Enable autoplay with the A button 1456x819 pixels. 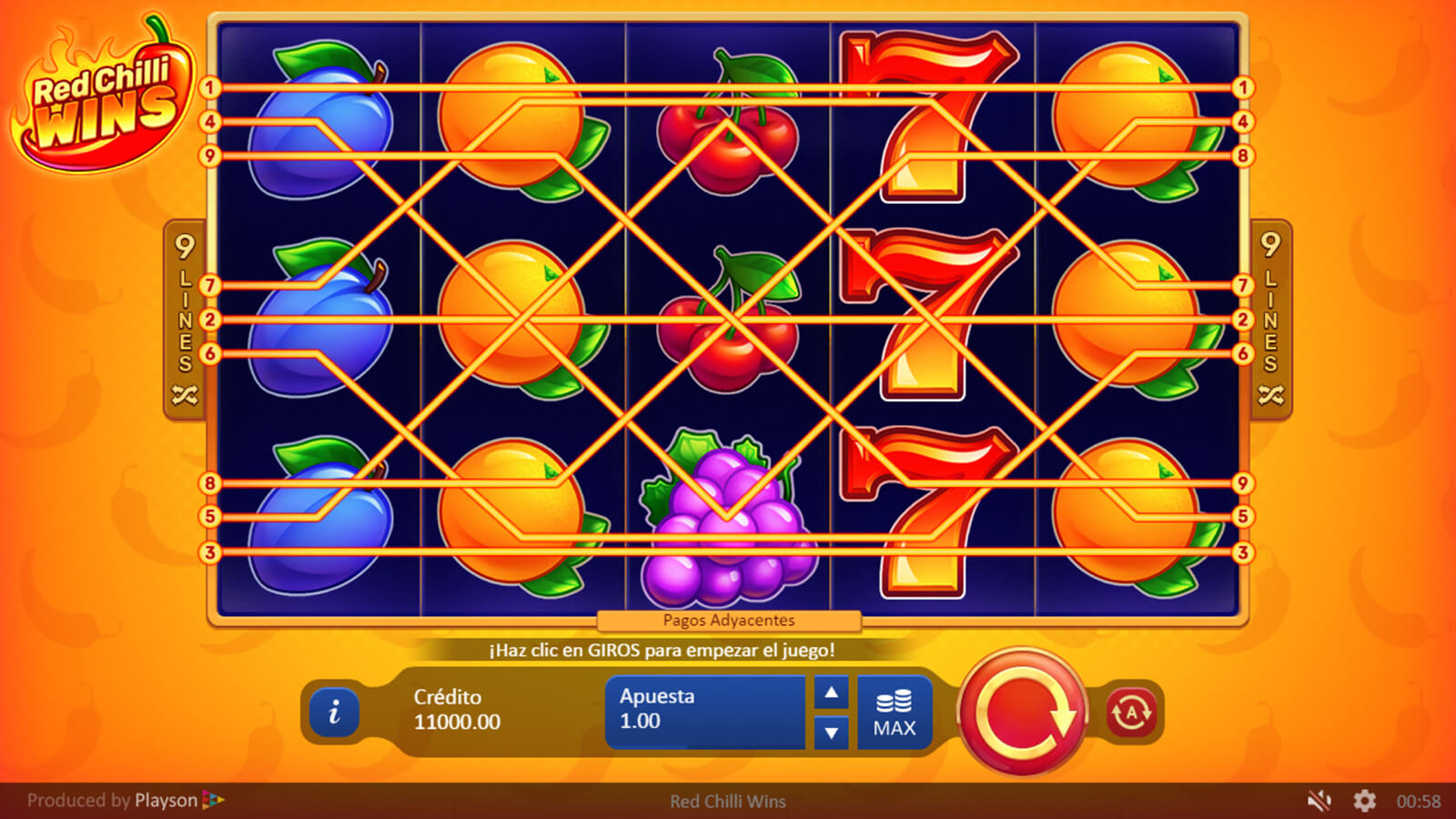tap(1131, 713)
